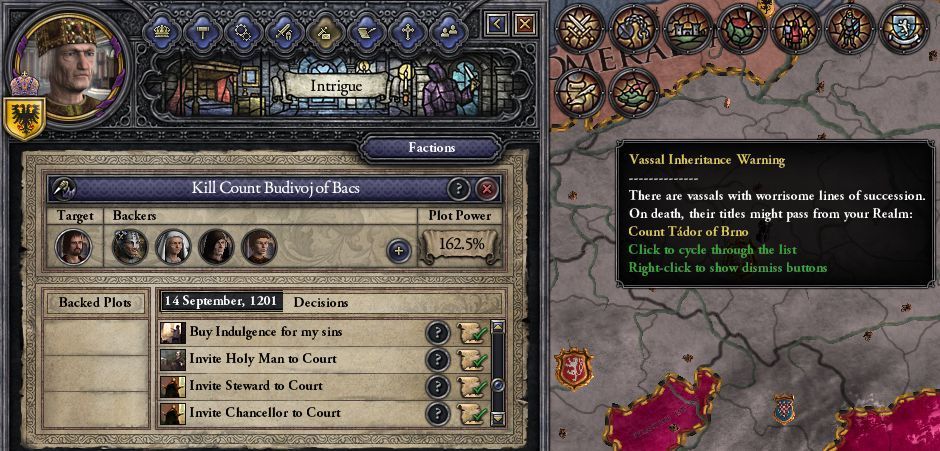Click the crossed swords alert icon
Viewport: 940px width, 451px height.
[579, 27]
